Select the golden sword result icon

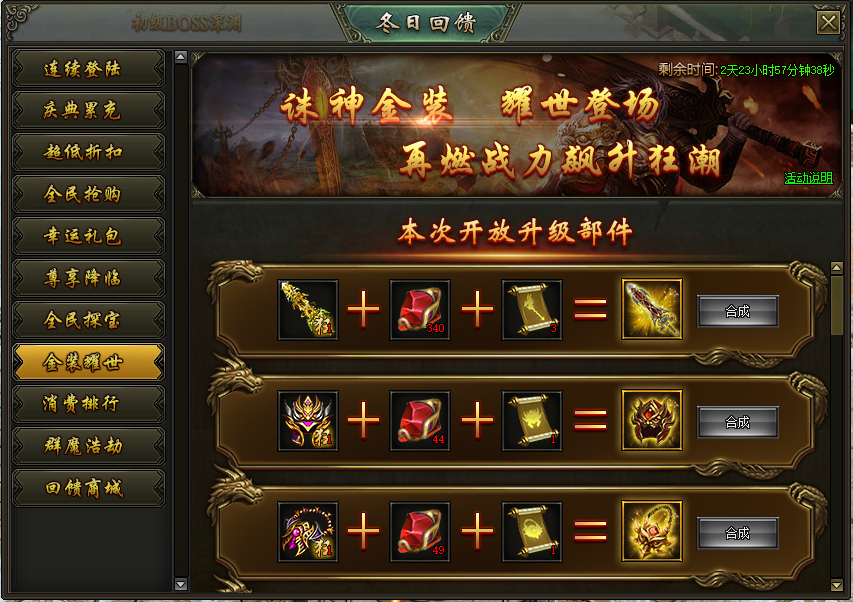pos(652,310)
